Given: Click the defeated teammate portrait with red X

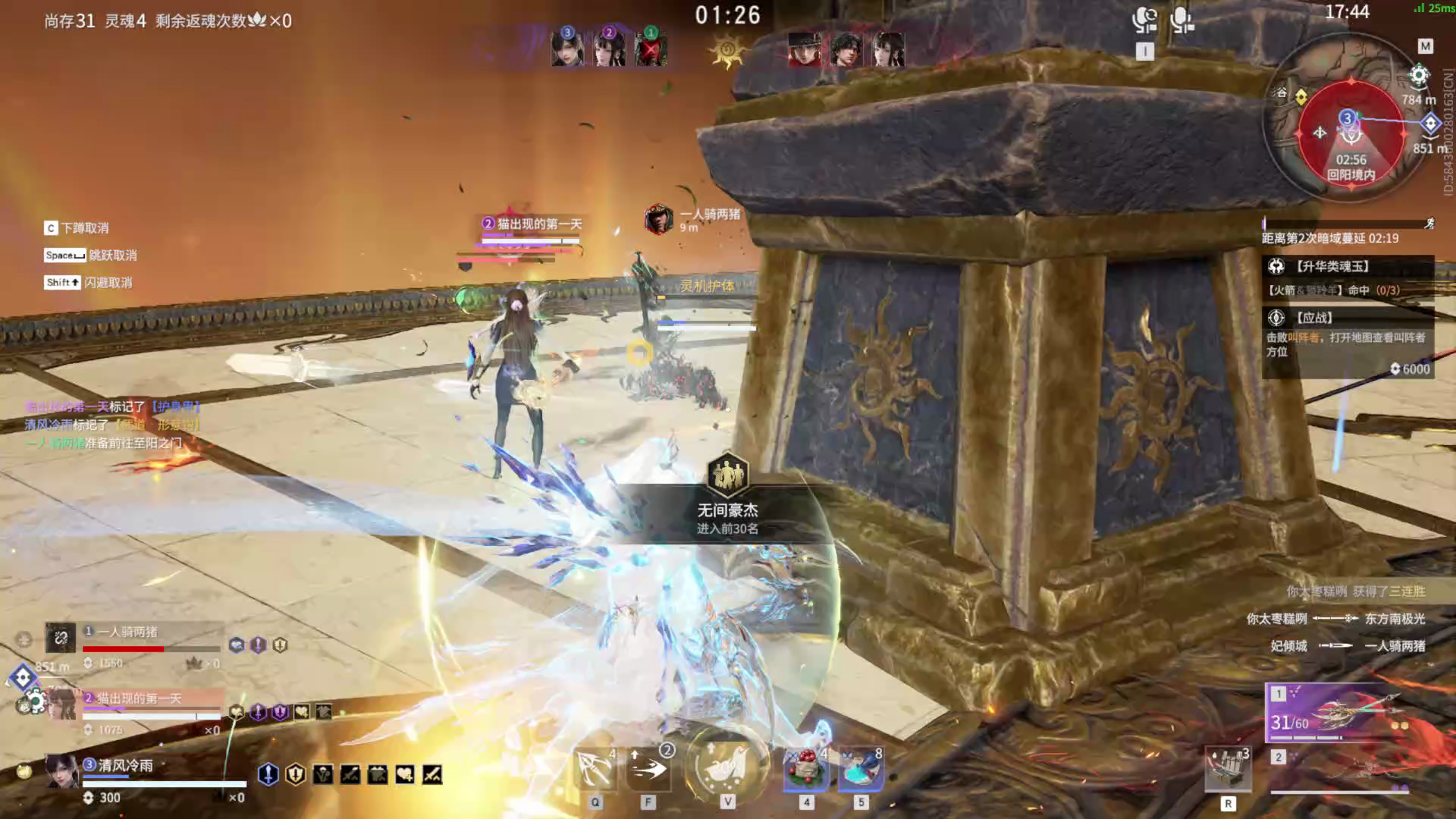Looking at the screenshot, I should (x=650, y=49).
